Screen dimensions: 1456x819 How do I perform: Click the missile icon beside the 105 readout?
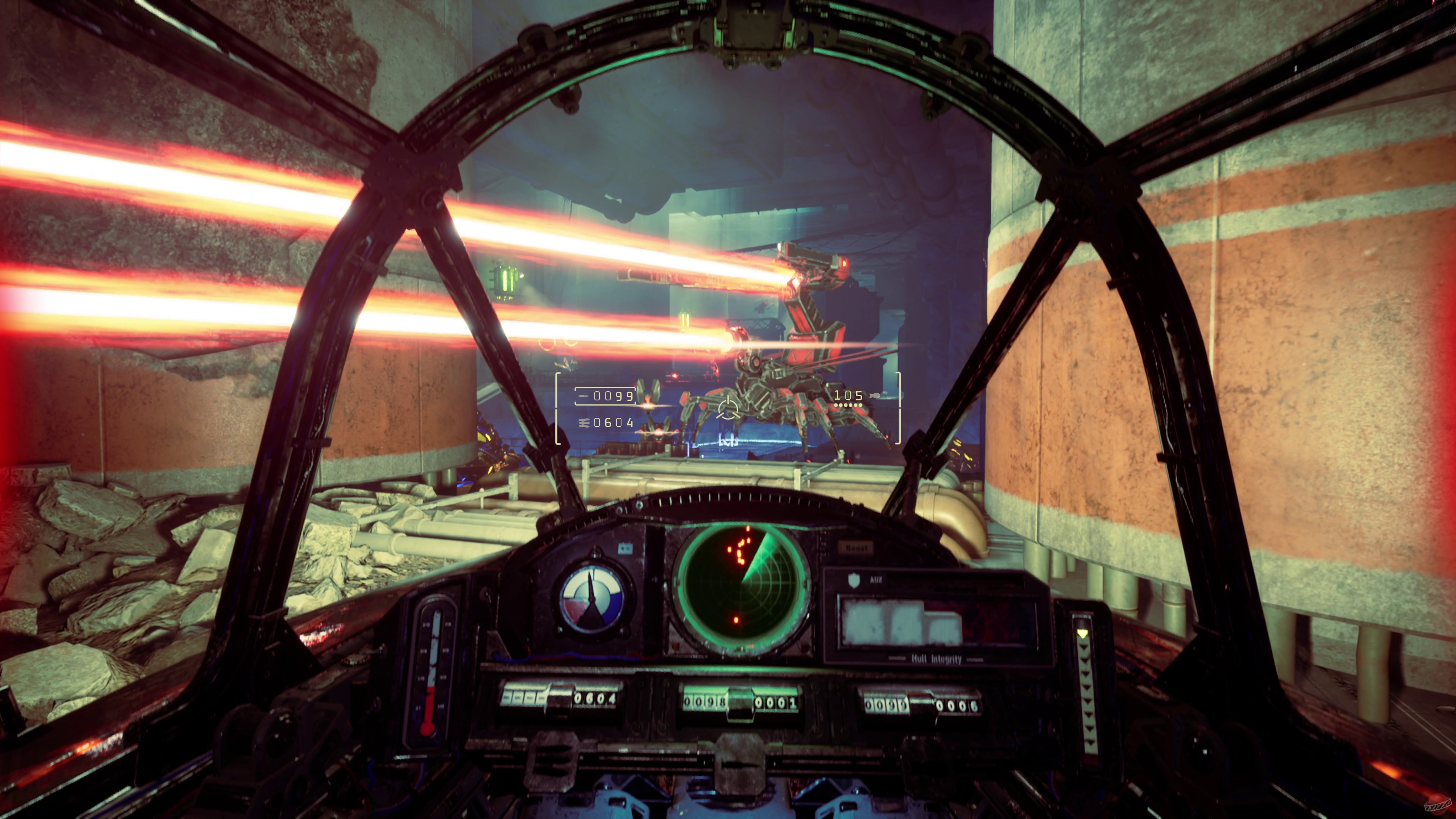[x=874, y=397]
